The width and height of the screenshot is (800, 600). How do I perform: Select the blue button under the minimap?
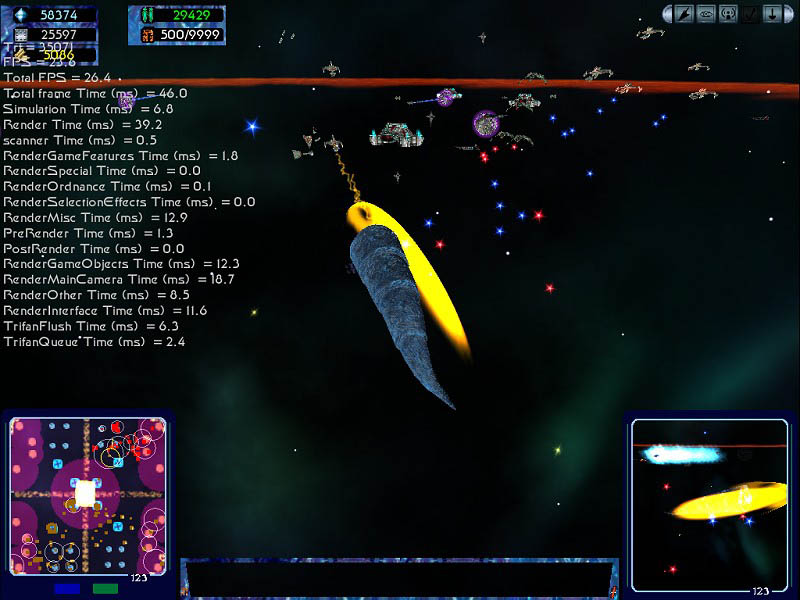coord(68,589)
